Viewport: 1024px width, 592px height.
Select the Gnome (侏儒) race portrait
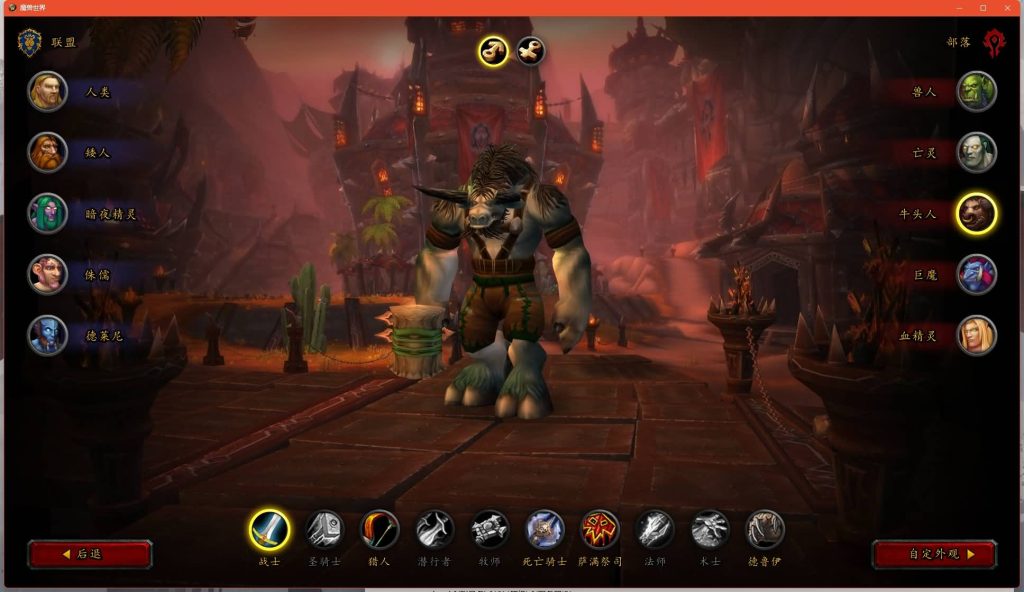[x=48, y=274]
